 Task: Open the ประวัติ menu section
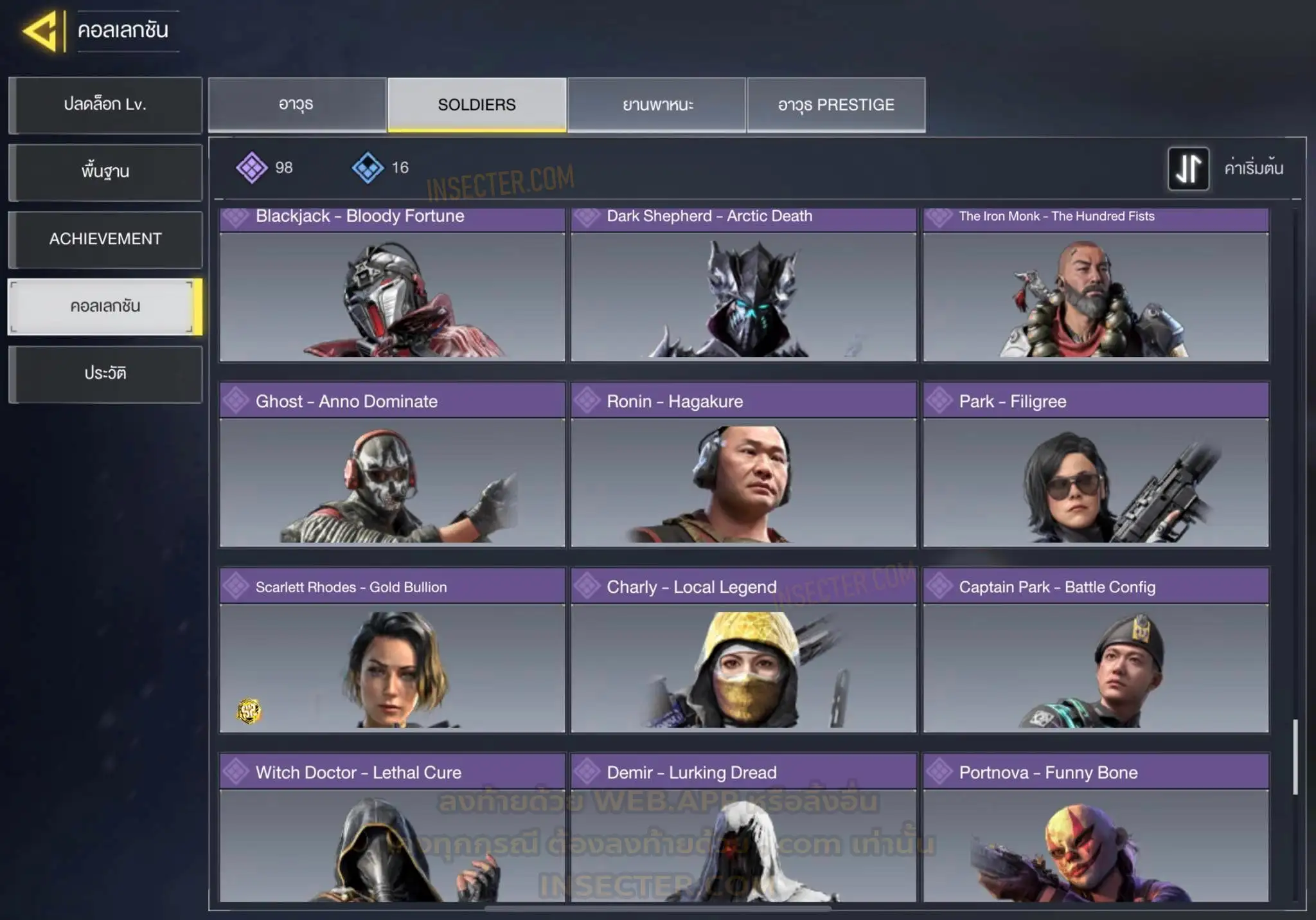(105, 374)
